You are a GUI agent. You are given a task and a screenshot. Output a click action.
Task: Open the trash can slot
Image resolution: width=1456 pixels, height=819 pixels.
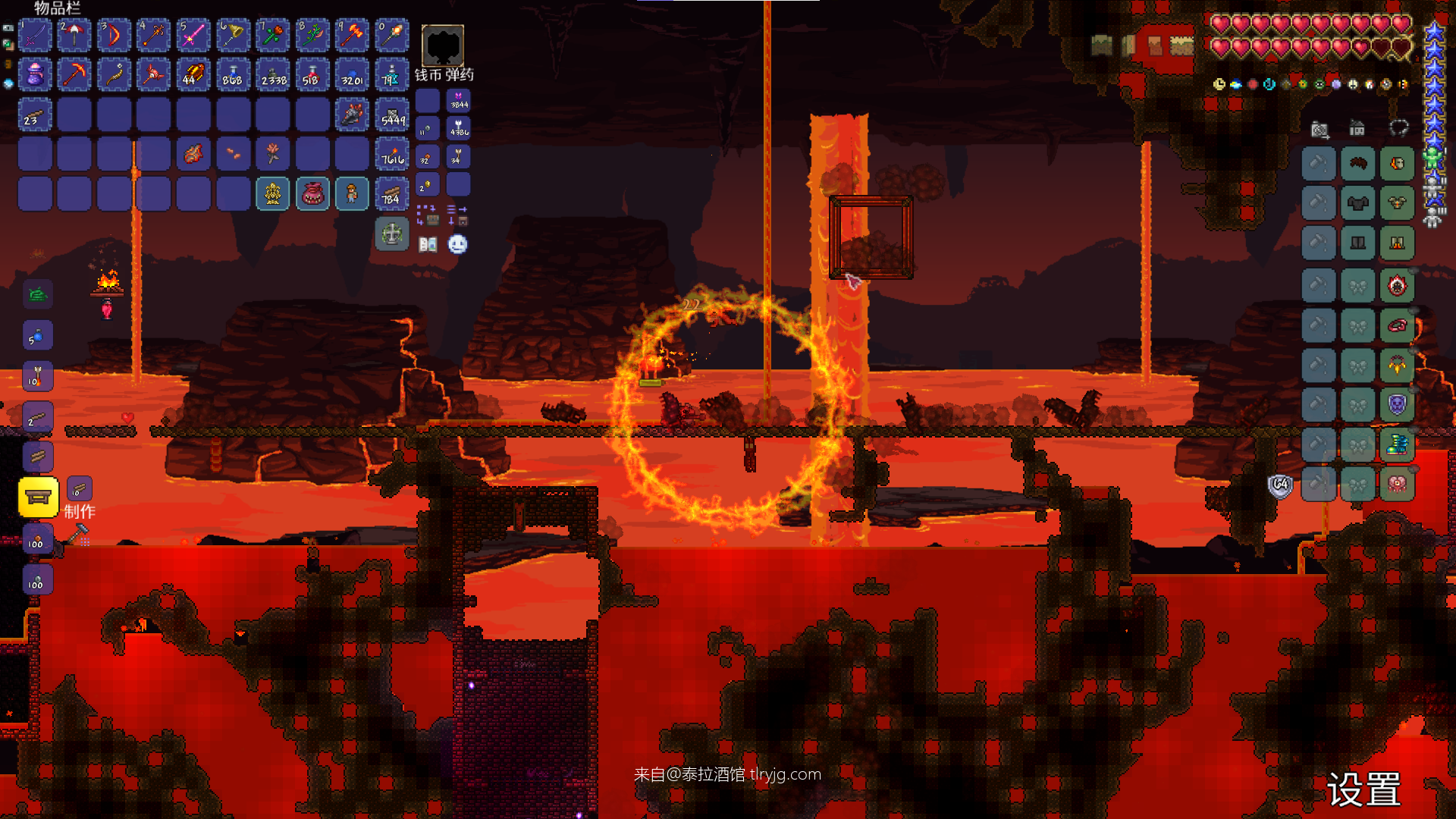392,234
